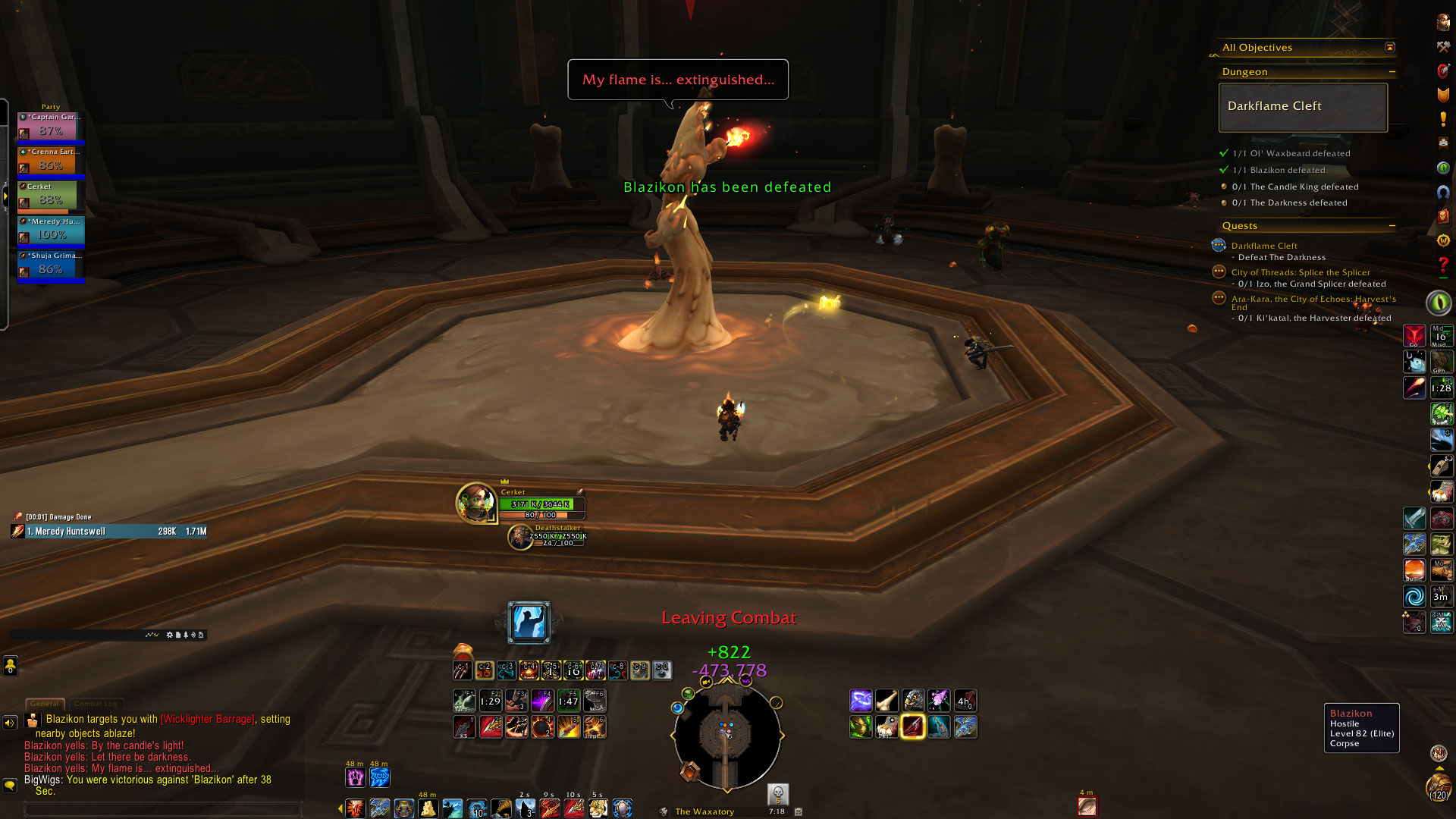The height and width of the screenshot is (819, 1456).
Task: Open the circular dungeon minimap
Action: [x=726, y=736]
